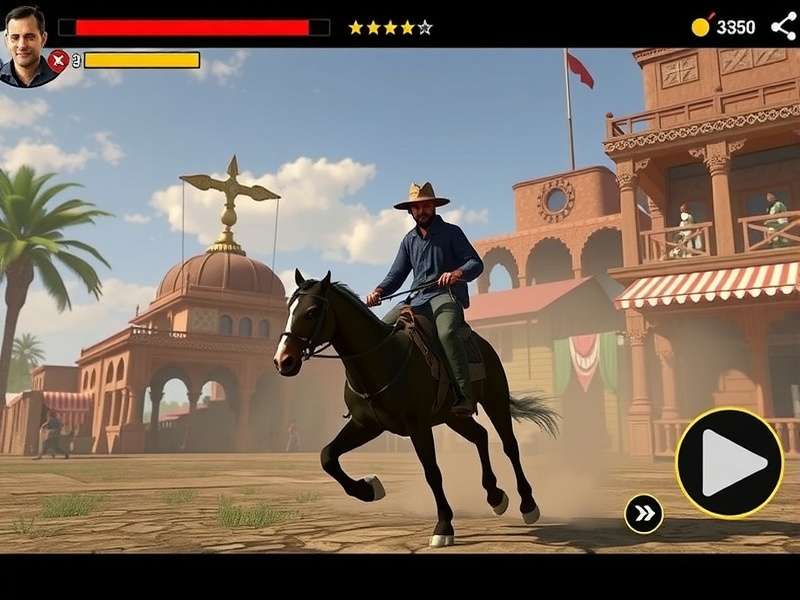800x600 pixels.
Task: Select the player portrait avatar
Action: click(x=27, y=44)
